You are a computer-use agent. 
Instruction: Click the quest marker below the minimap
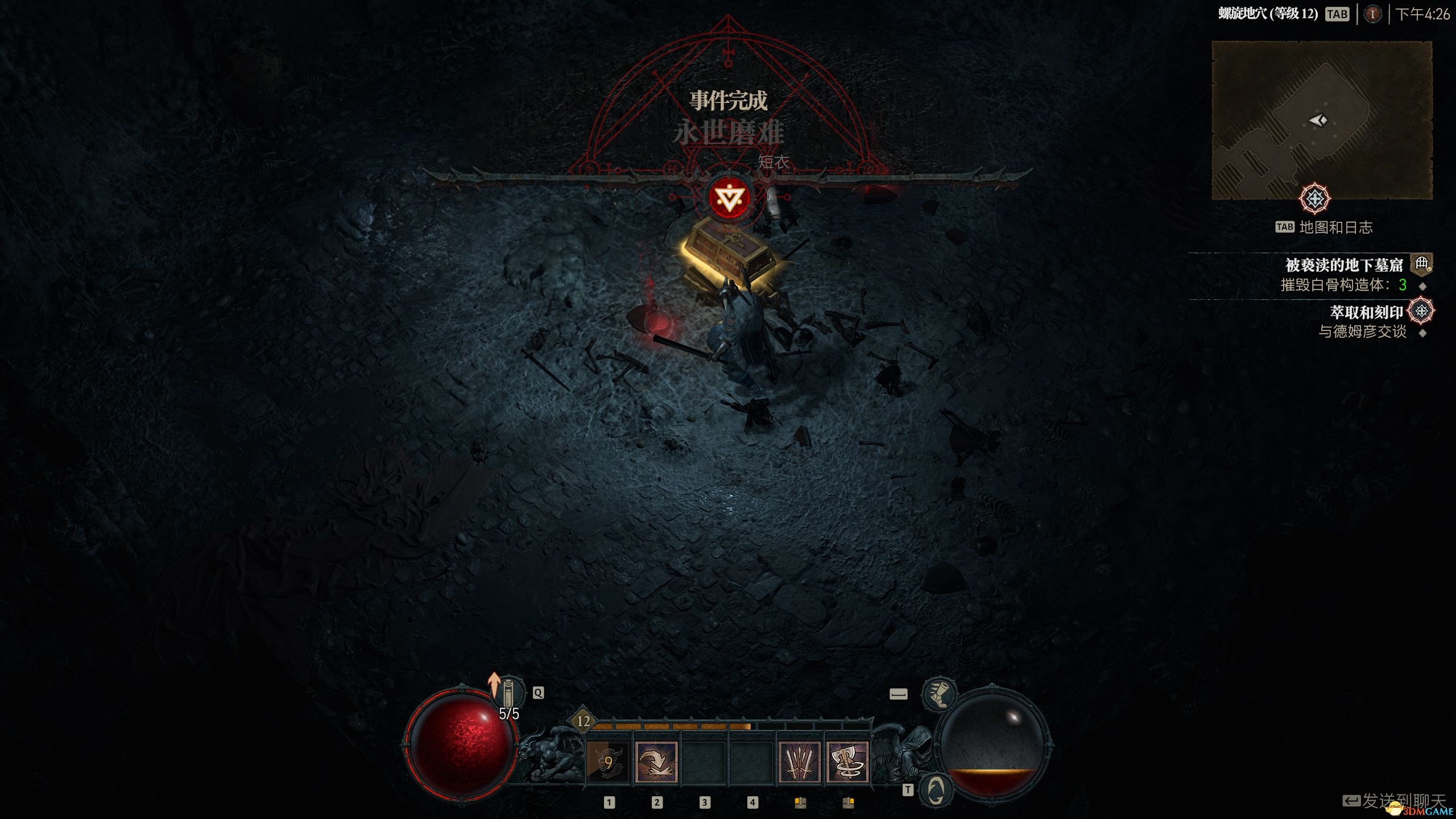coord(1314,198)
